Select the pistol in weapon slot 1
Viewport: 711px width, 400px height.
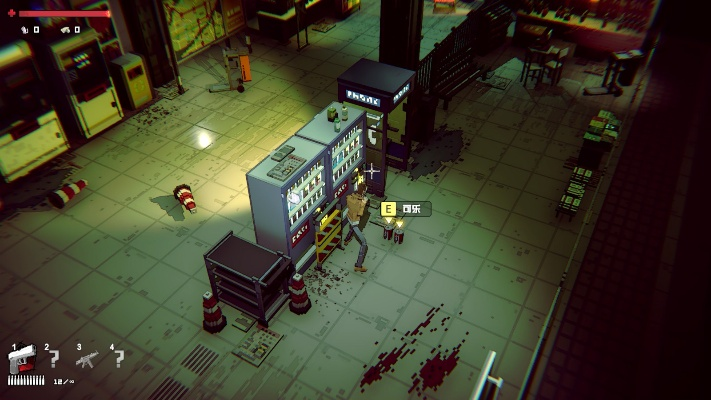pyautogui.click(x=22, y=361)
